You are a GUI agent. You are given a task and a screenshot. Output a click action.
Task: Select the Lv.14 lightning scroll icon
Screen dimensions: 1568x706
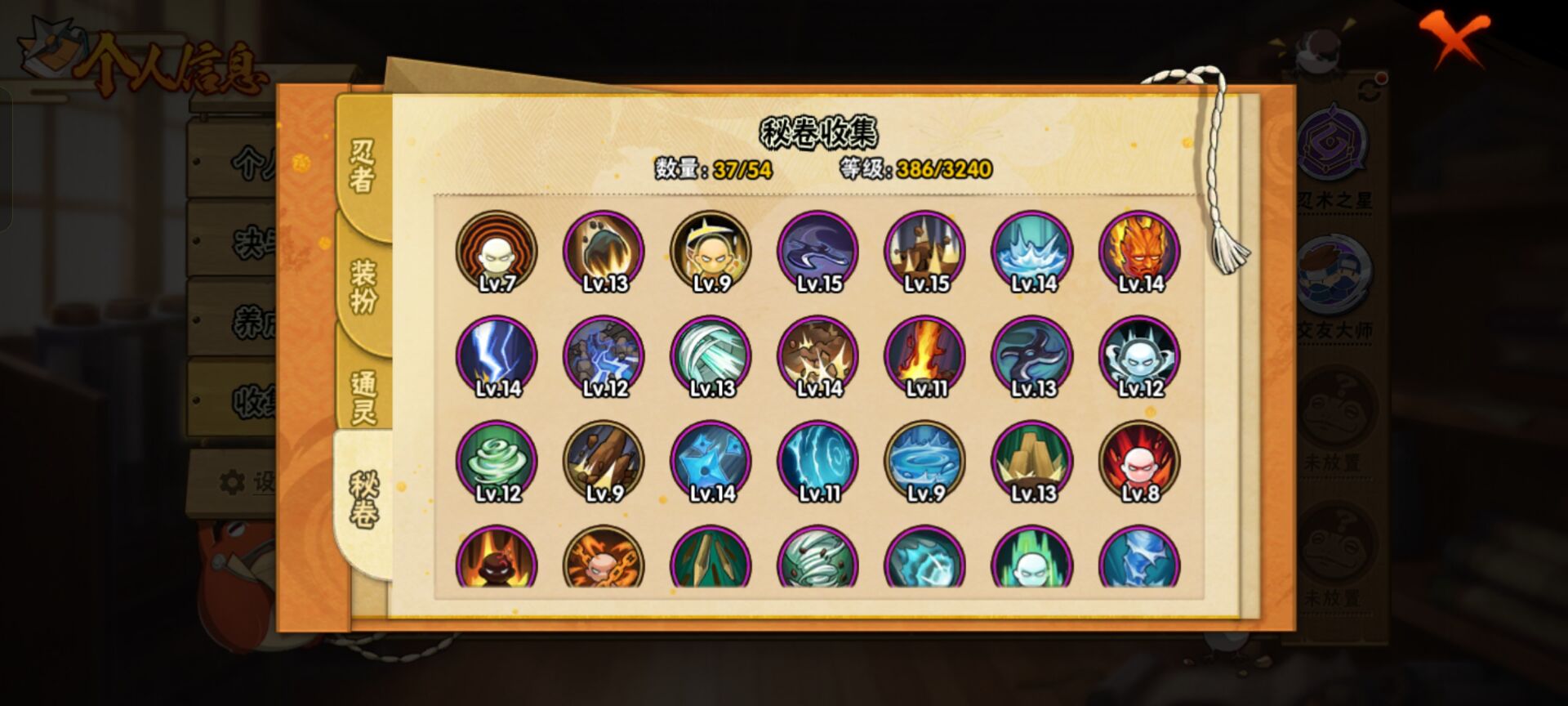click(x=497, y=355)
